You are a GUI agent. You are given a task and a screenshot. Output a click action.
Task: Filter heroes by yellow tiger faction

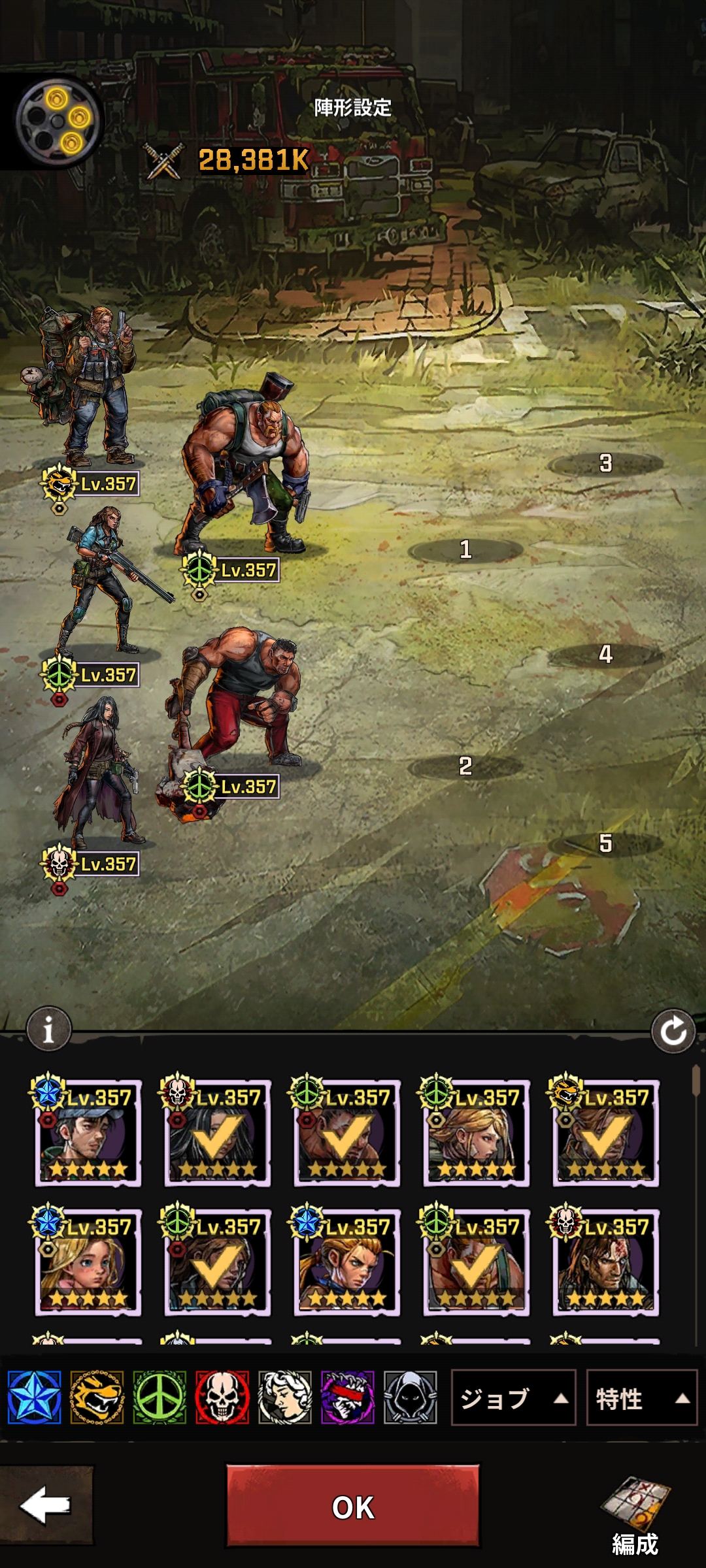[x=97, y=1398]
